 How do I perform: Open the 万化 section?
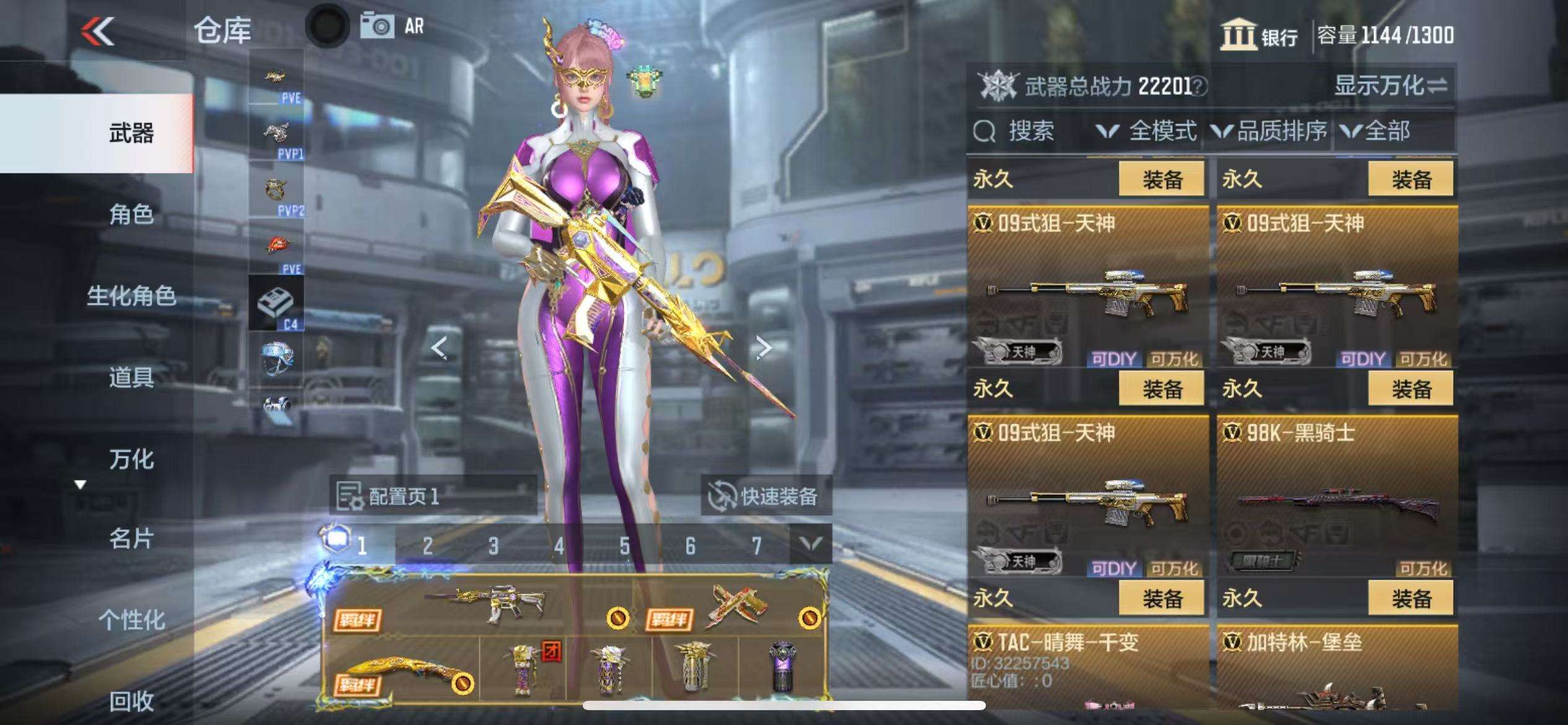click(131, 459)
